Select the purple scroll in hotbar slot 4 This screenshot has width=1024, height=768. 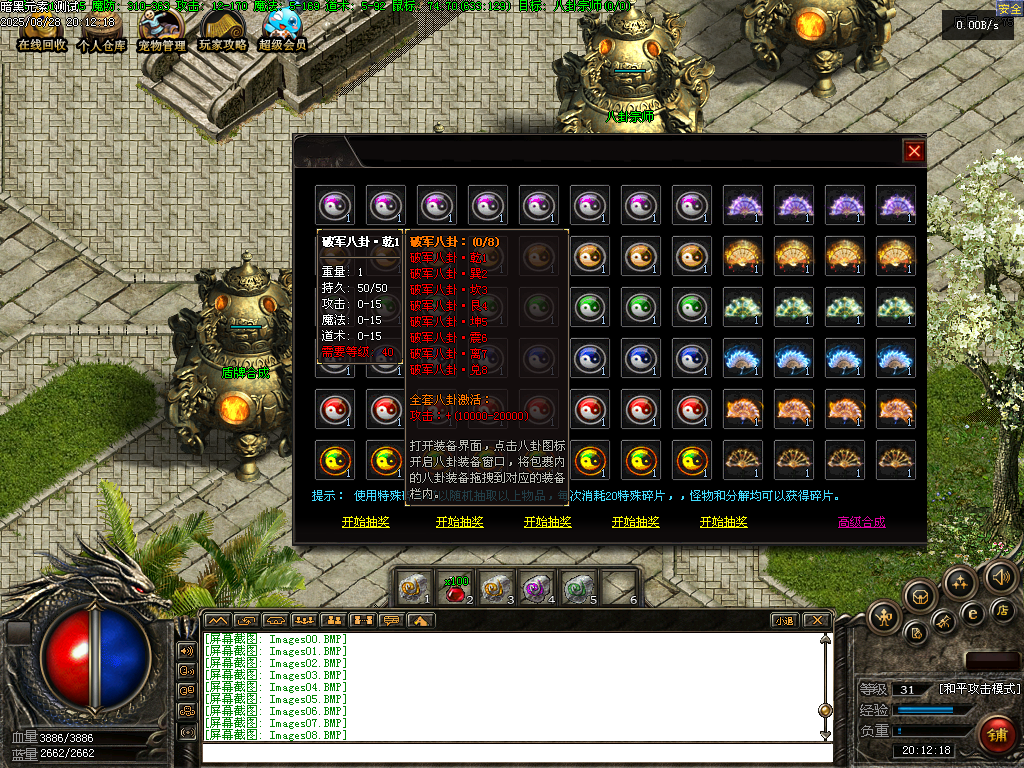537,588
